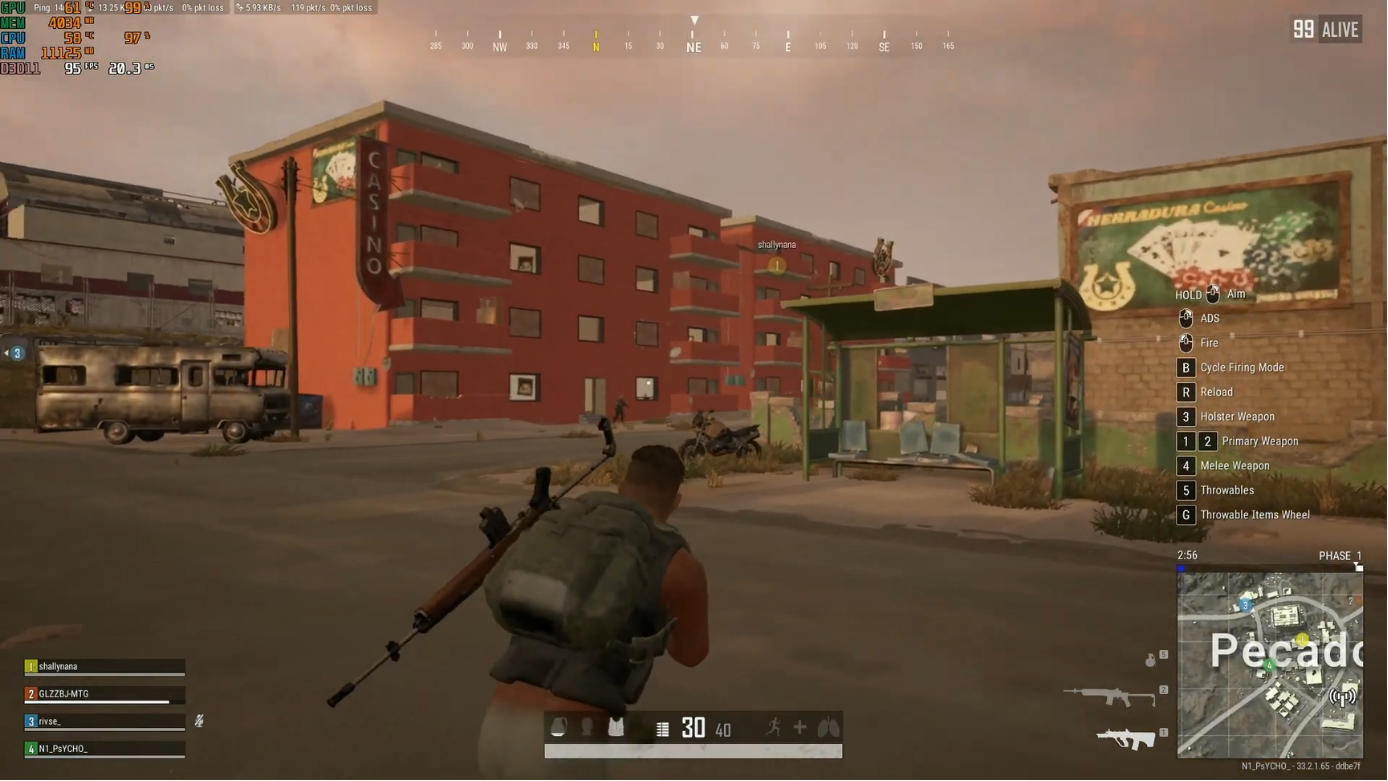The height and width of the screenshot is (781, 1388).
Task: Select the grenade throwable slot icon
Action: [1152, 659]
